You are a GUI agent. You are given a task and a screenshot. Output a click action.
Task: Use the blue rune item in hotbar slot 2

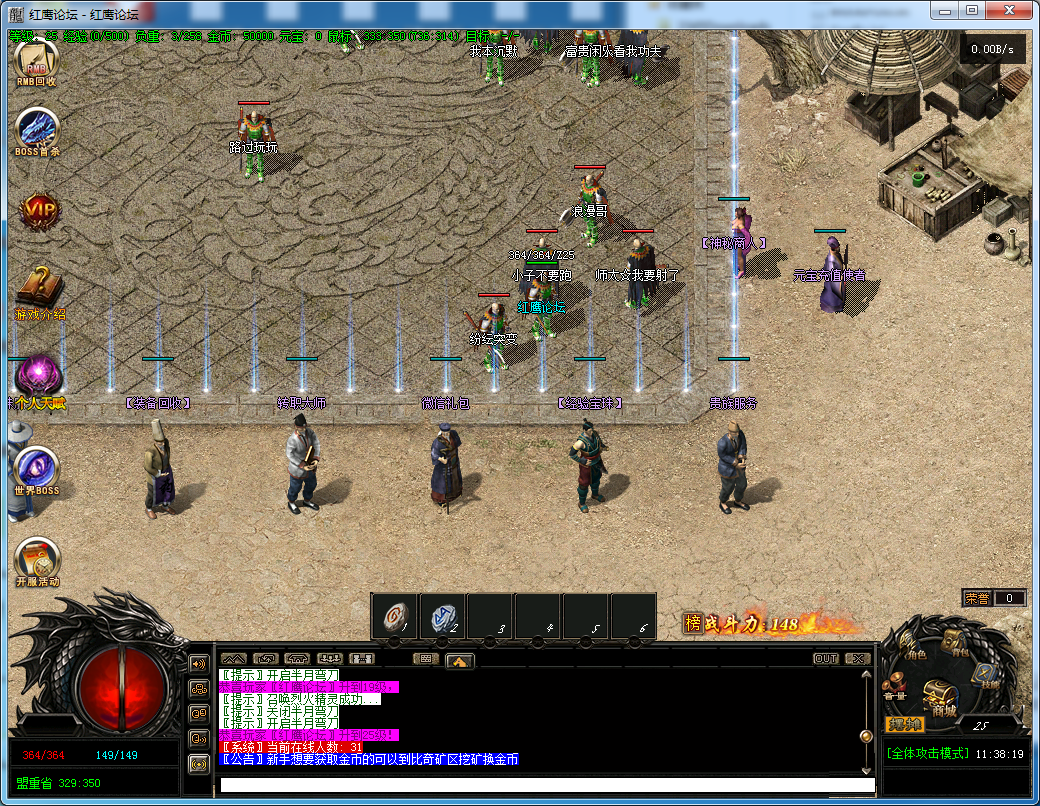[x=442, y=616]
